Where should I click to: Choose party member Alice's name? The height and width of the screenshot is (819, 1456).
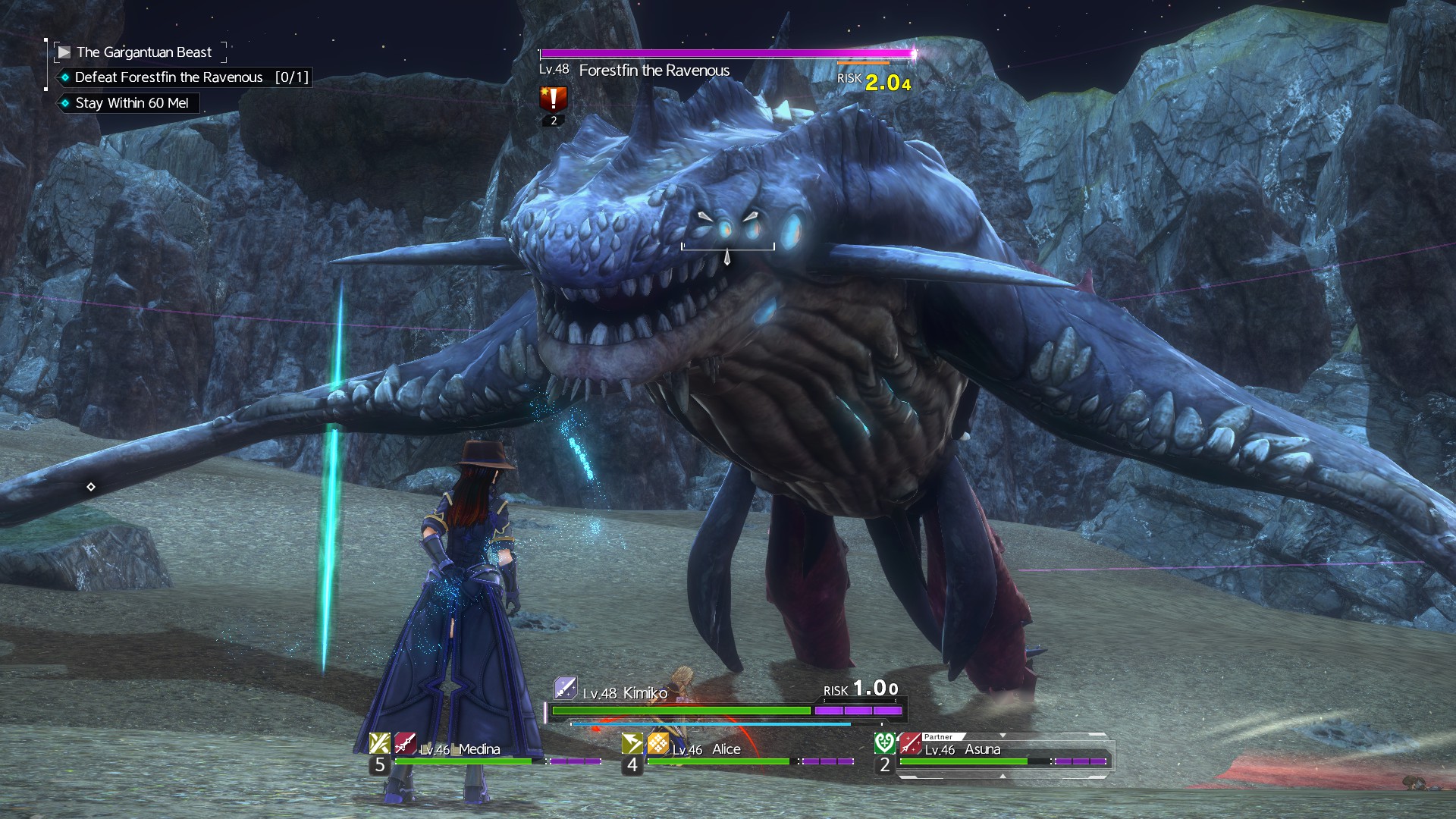click(x=726, y=749)
